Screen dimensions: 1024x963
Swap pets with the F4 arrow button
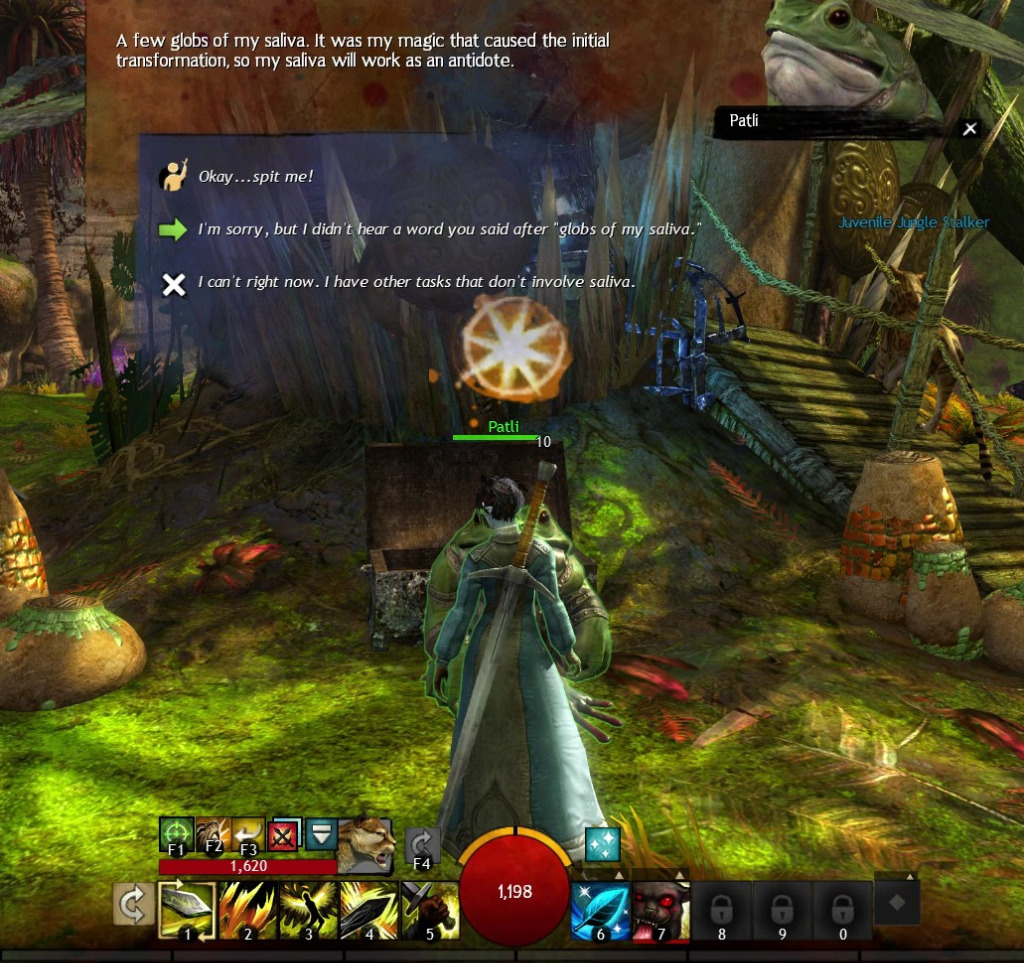tap(423, 846)
